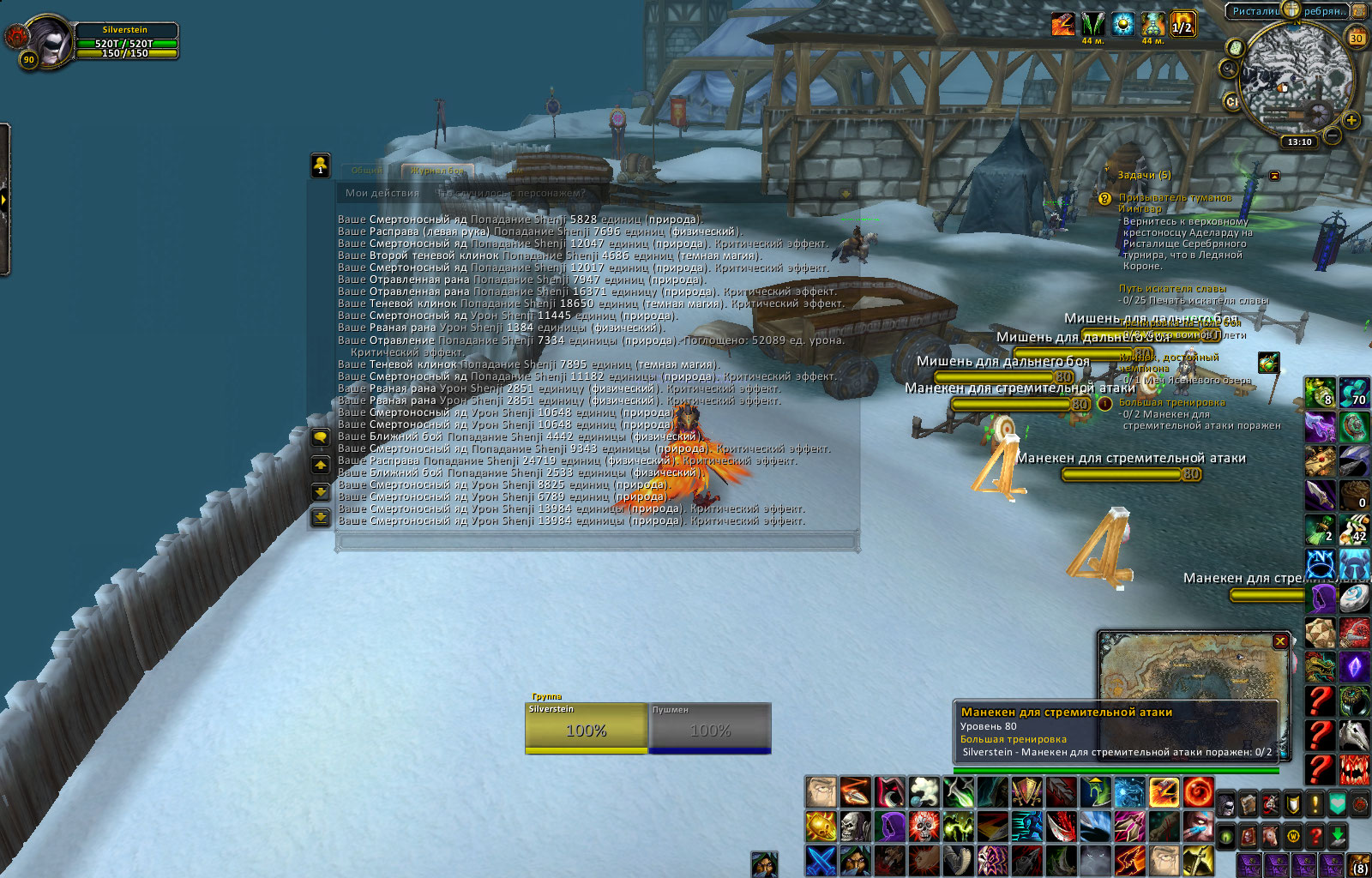Click the 1/2 stacked buff icon
This screenshot has width=1372, height=878.
click(x=1182, y=24)
